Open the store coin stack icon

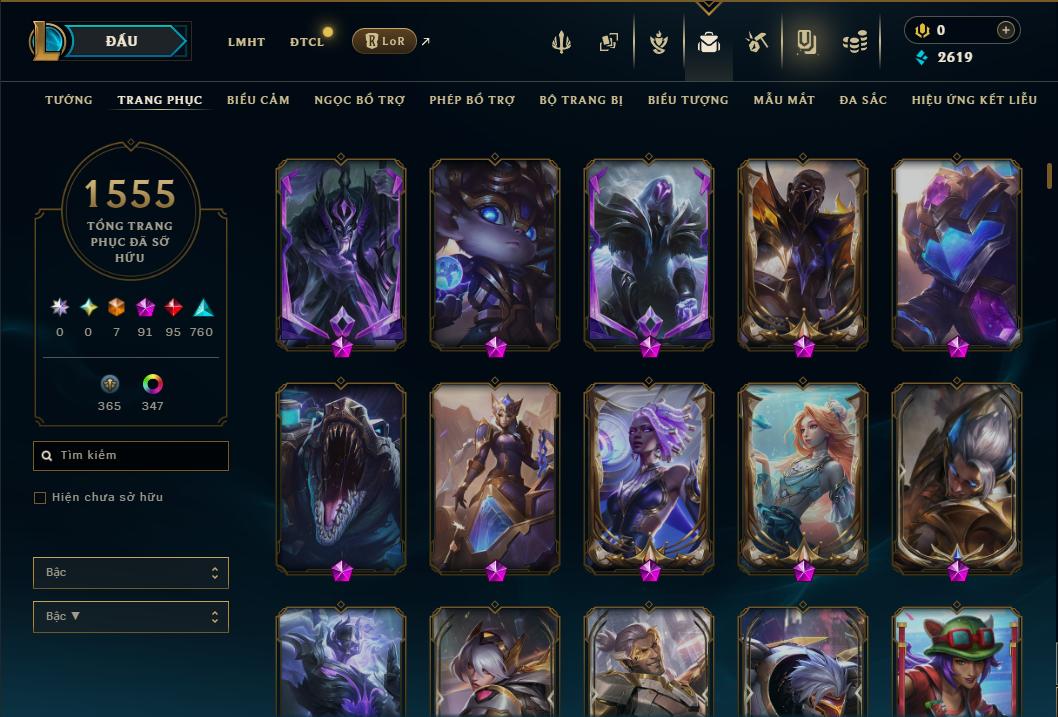854,42
